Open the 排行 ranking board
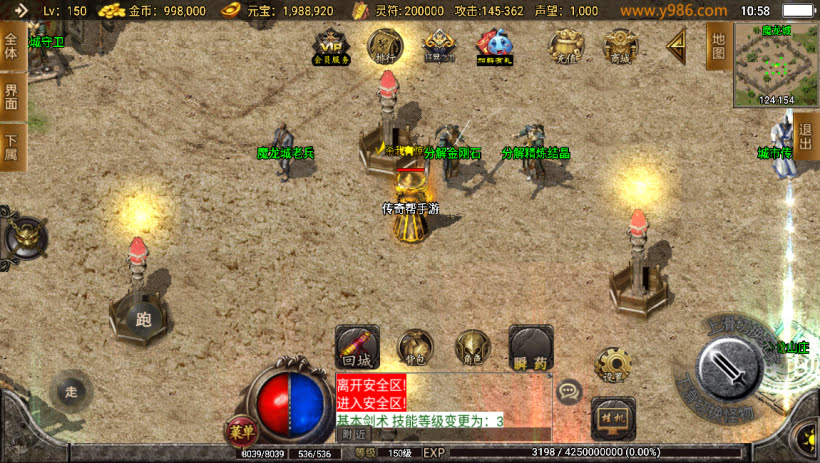The height and width of the screenshot is (463, 820). click(385, 46)
